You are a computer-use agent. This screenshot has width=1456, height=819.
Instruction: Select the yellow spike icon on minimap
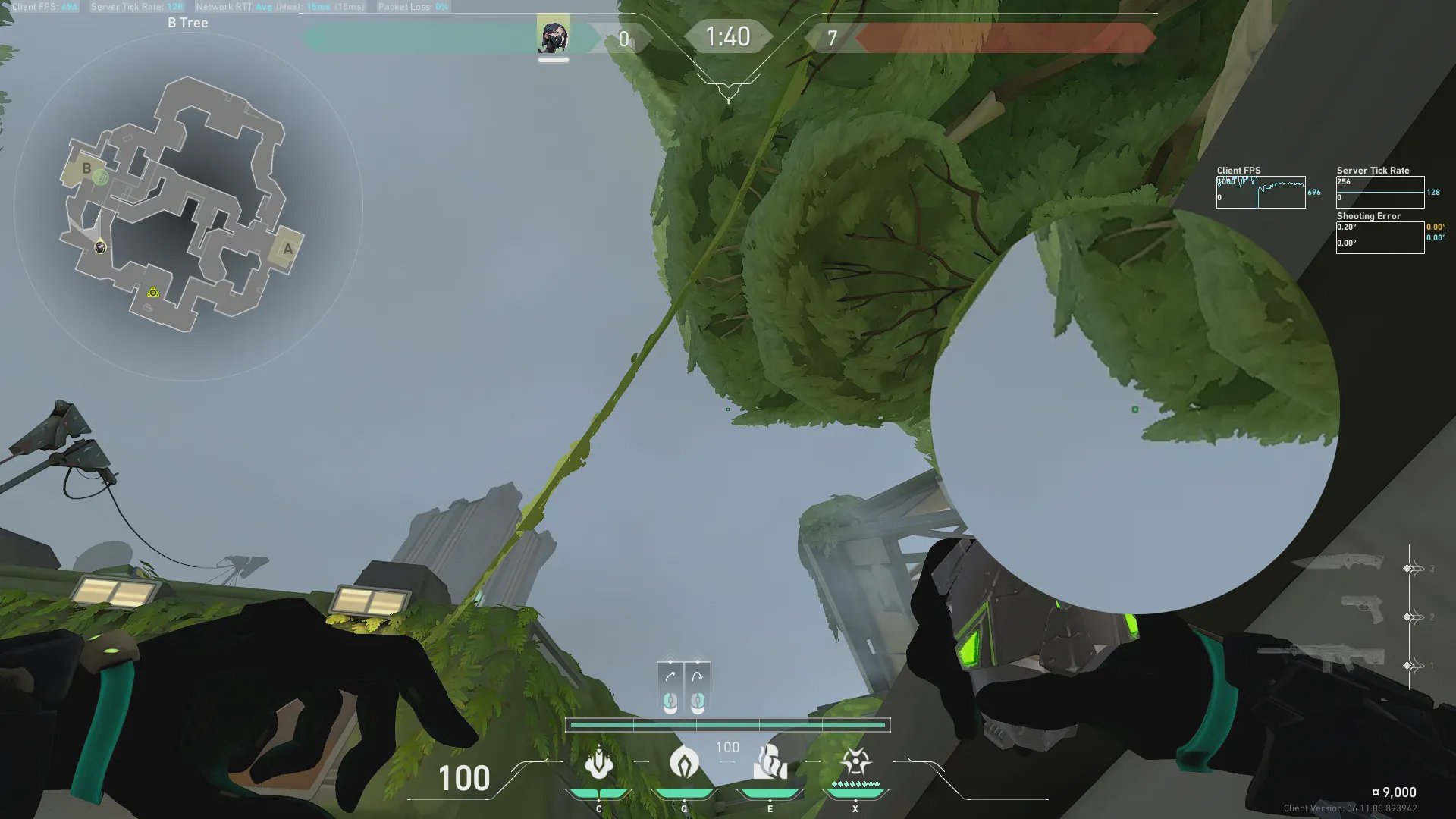click(x=153, y=292)
